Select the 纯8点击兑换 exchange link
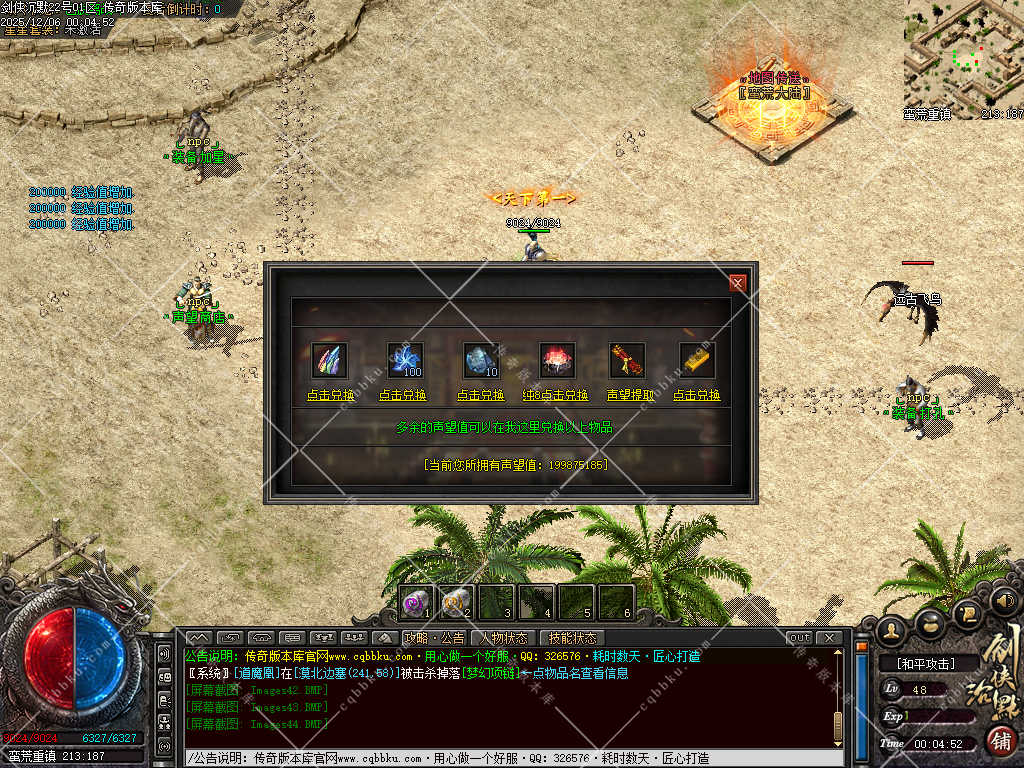The image size is (1024, 768). click(x=555, y=395)
